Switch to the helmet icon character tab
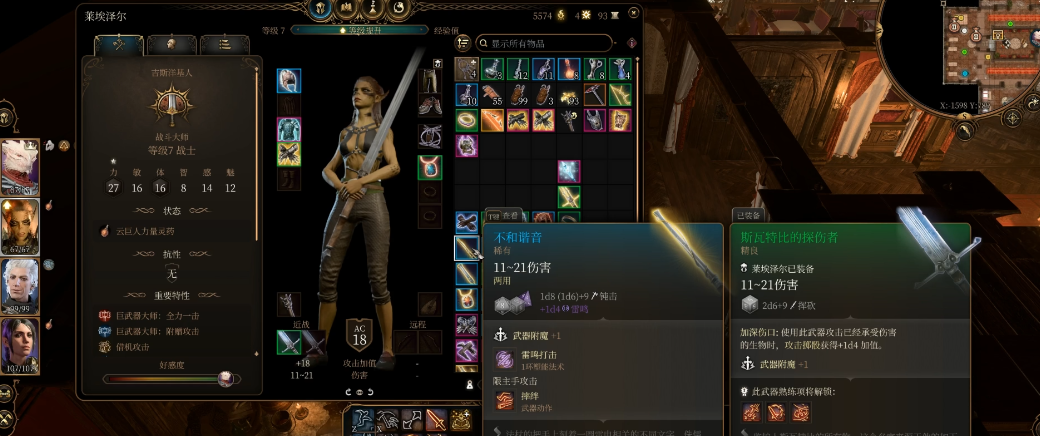This screenshot has height=436, width=1040. click(171, 45)
